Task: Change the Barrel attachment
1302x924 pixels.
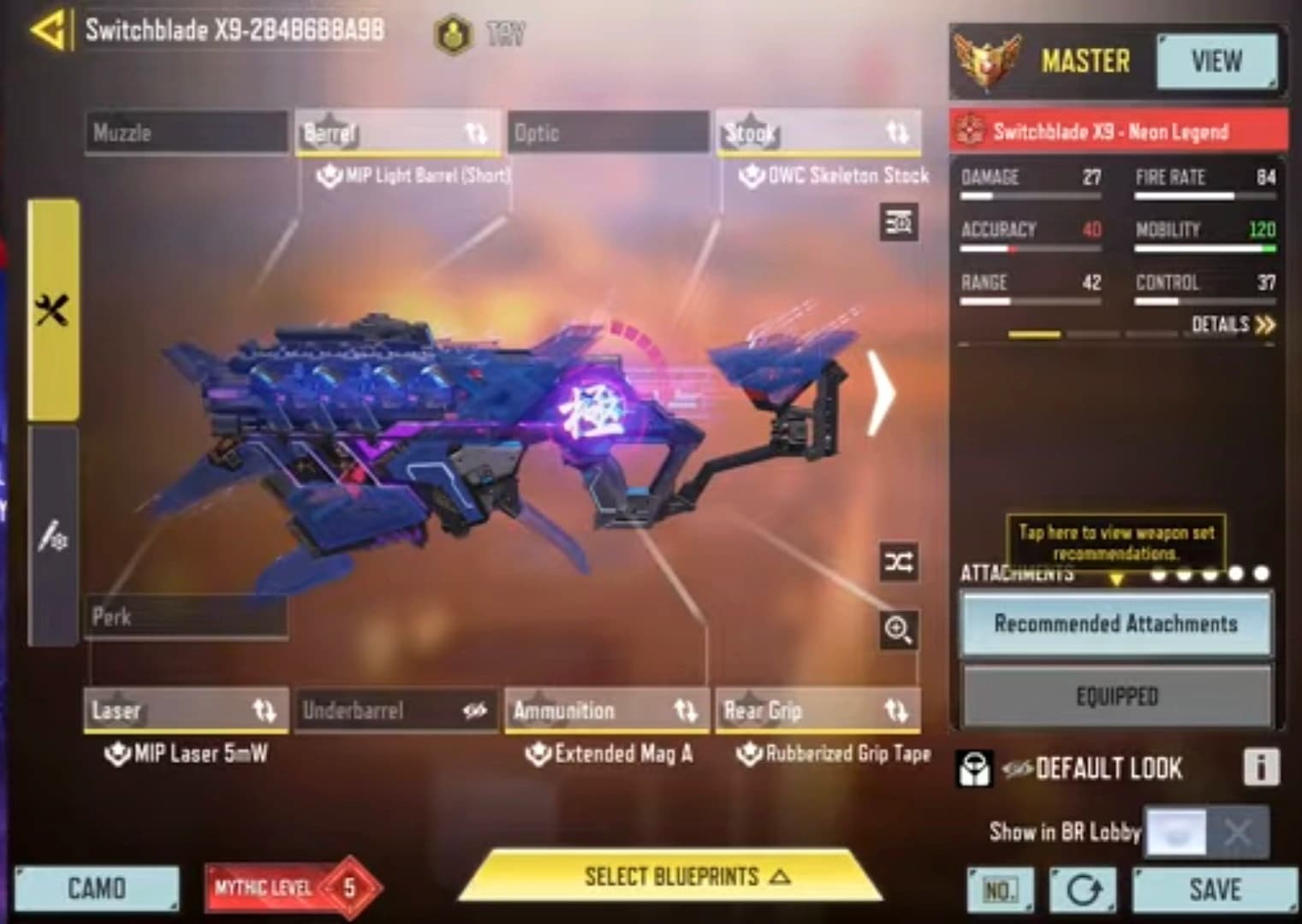Action: point(397,133)
